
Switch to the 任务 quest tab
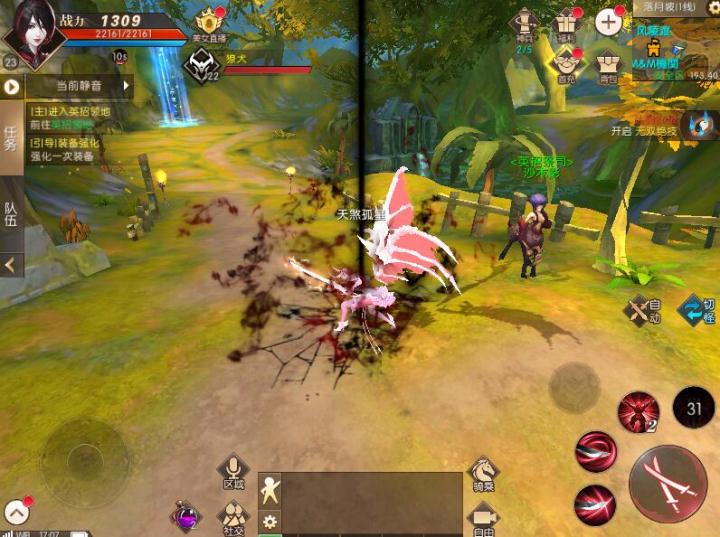pyautogui.click(x=11, y=139)
